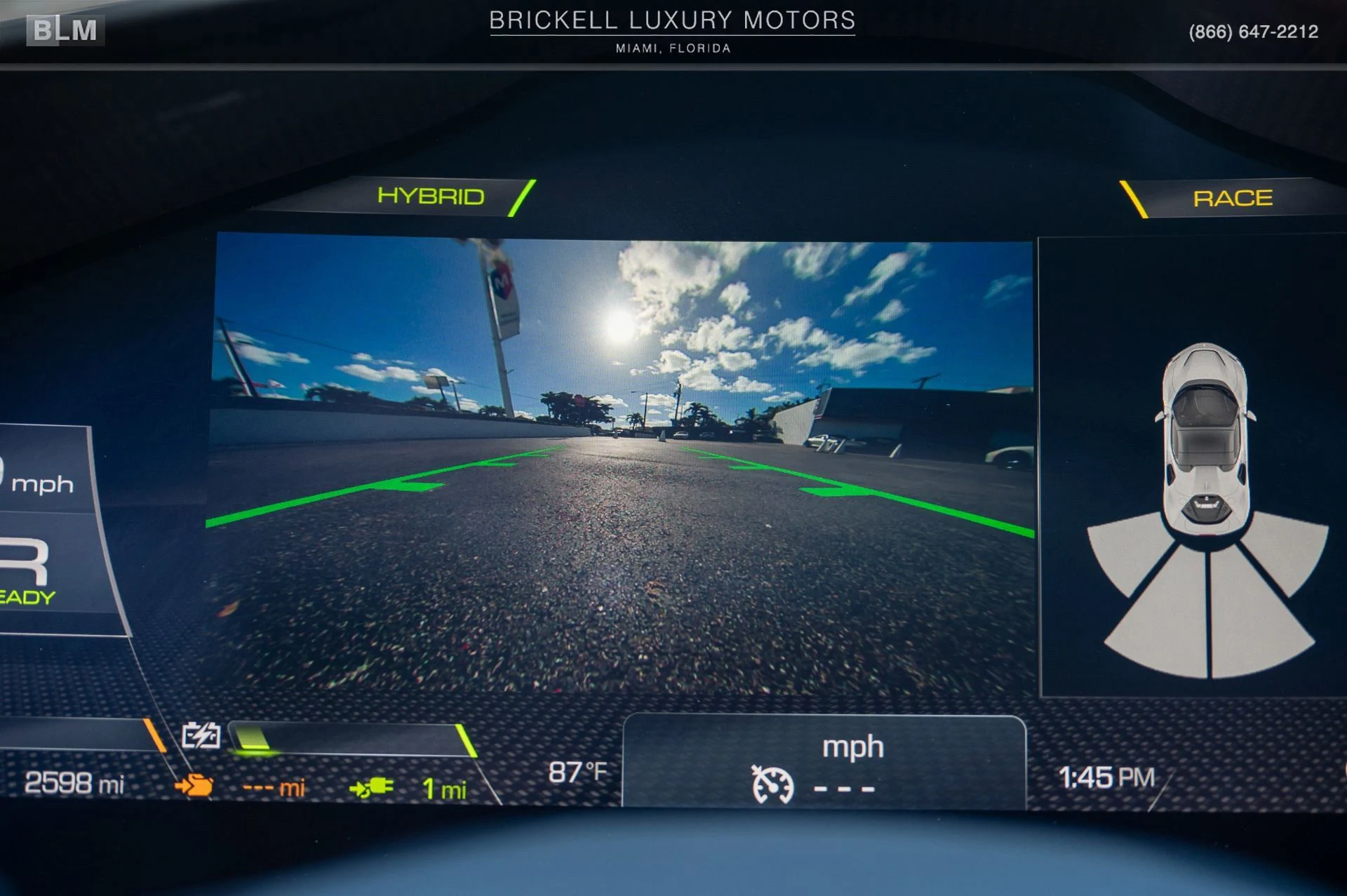Open the Brickell Luxury Motors header title

pyautogui.click(x=672, y=20)
